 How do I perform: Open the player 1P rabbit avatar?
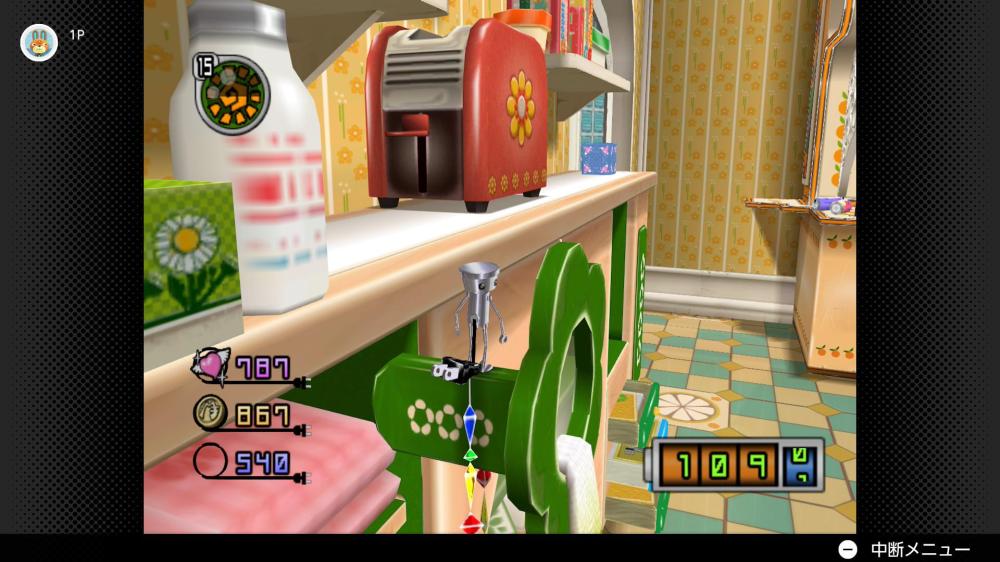[x=39, y=42]
